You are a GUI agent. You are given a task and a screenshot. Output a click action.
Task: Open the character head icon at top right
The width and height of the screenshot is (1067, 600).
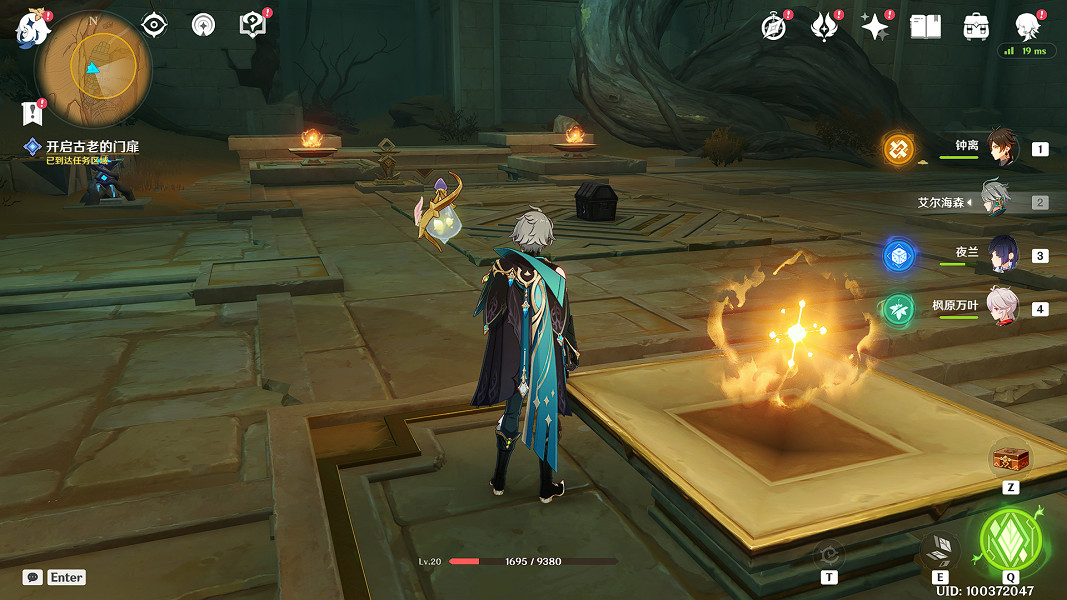click(x=1026, y=27)
